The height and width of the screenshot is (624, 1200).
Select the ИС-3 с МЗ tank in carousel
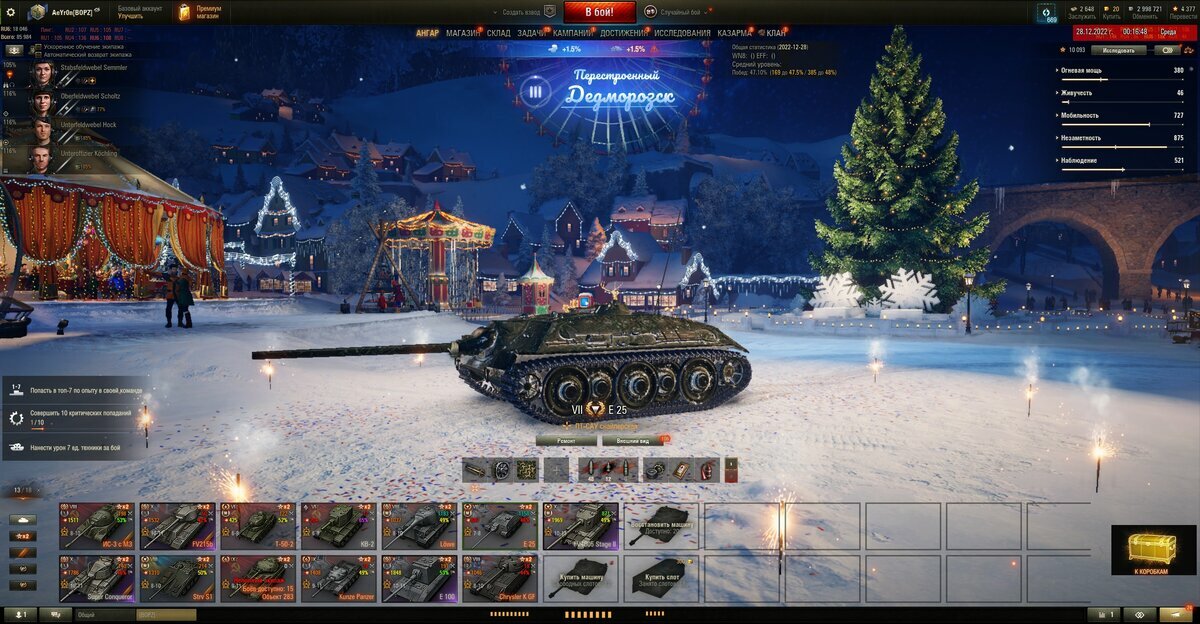click(x=96, y=526)
